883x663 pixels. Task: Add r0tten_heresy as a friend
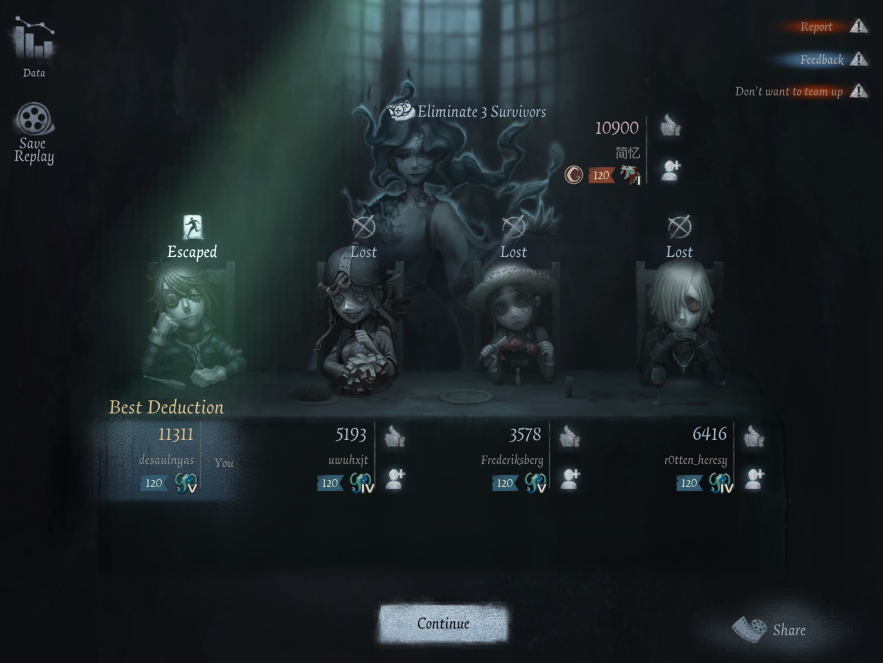[x=754, y=479]
